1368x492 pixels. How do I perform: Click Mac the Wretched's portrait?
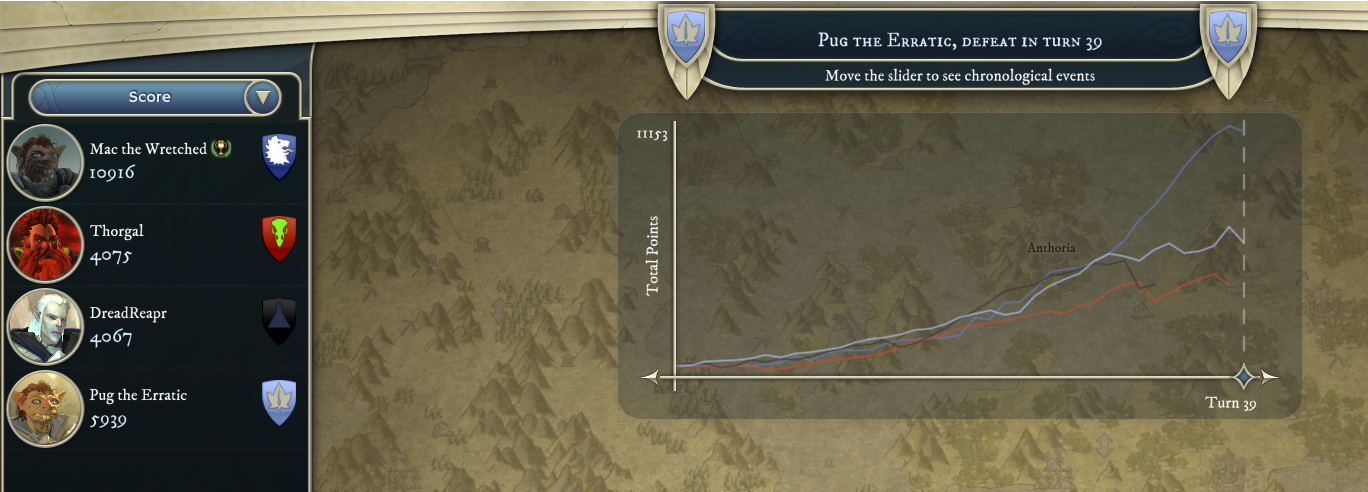[x=44, y=162]
